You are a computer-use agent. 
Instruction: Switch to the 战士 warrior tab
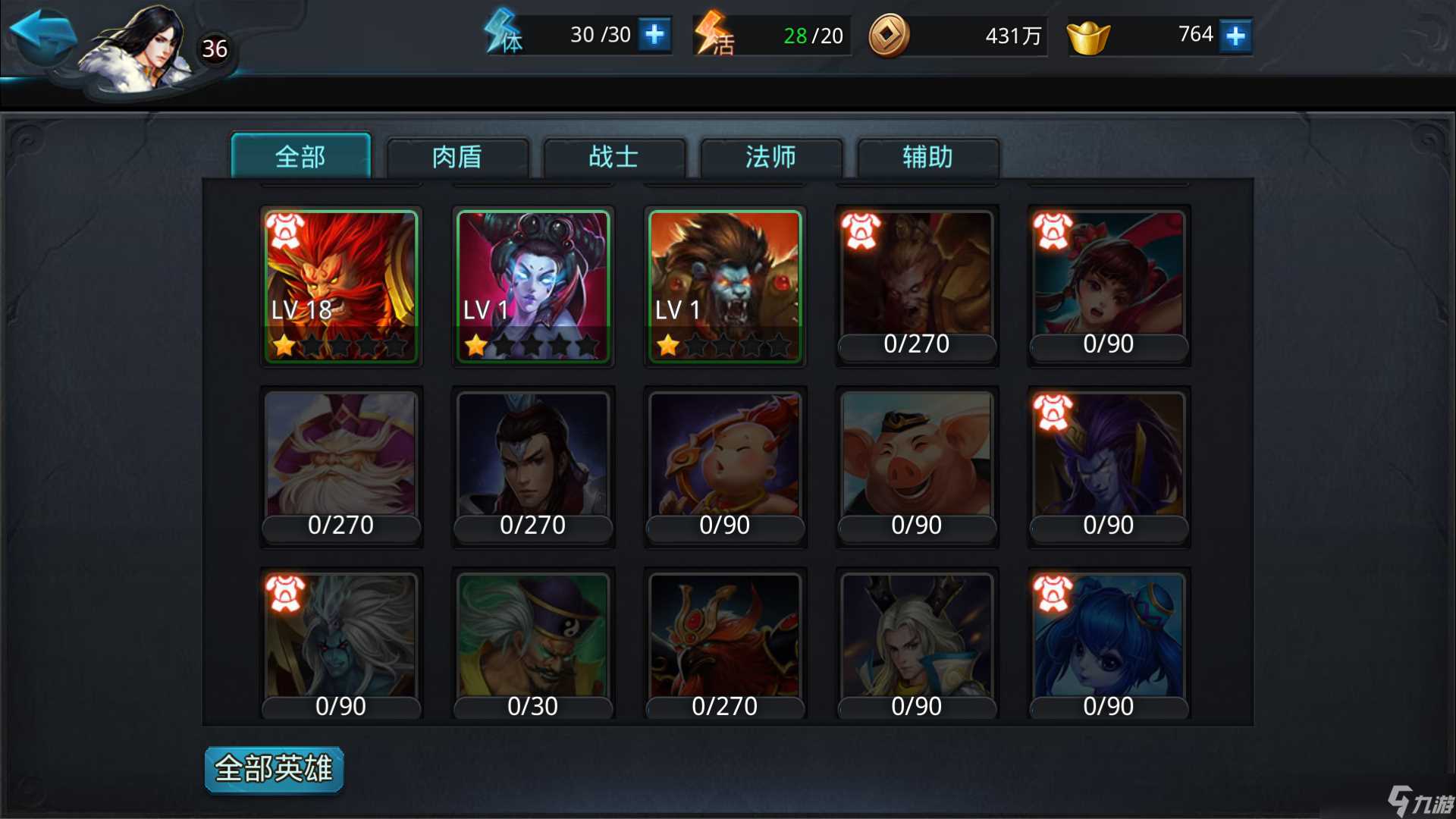click(613, 158)
